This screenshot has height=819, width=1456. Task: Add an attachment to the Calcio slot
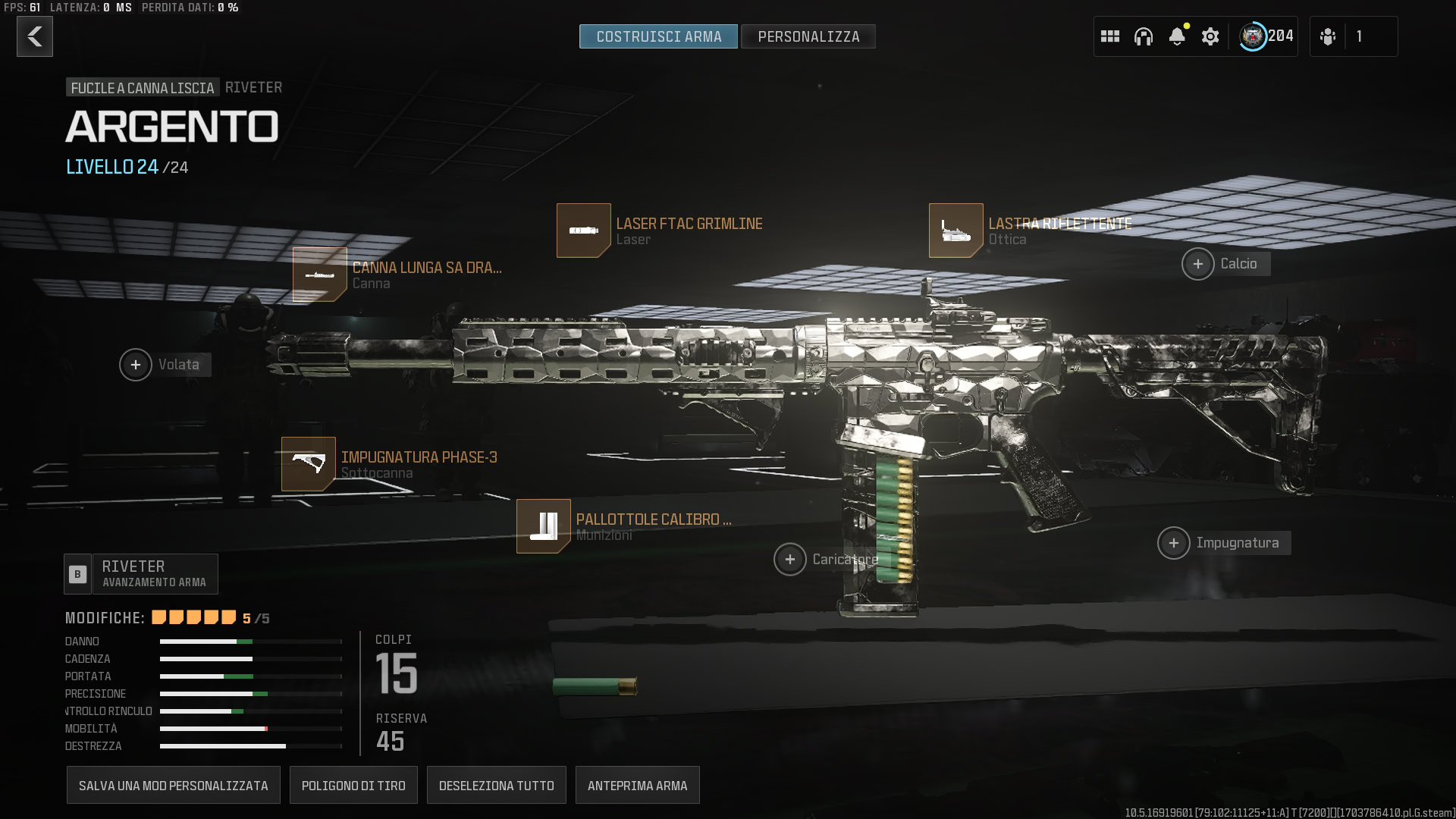pyautogui.click(x=1198, y=264)
